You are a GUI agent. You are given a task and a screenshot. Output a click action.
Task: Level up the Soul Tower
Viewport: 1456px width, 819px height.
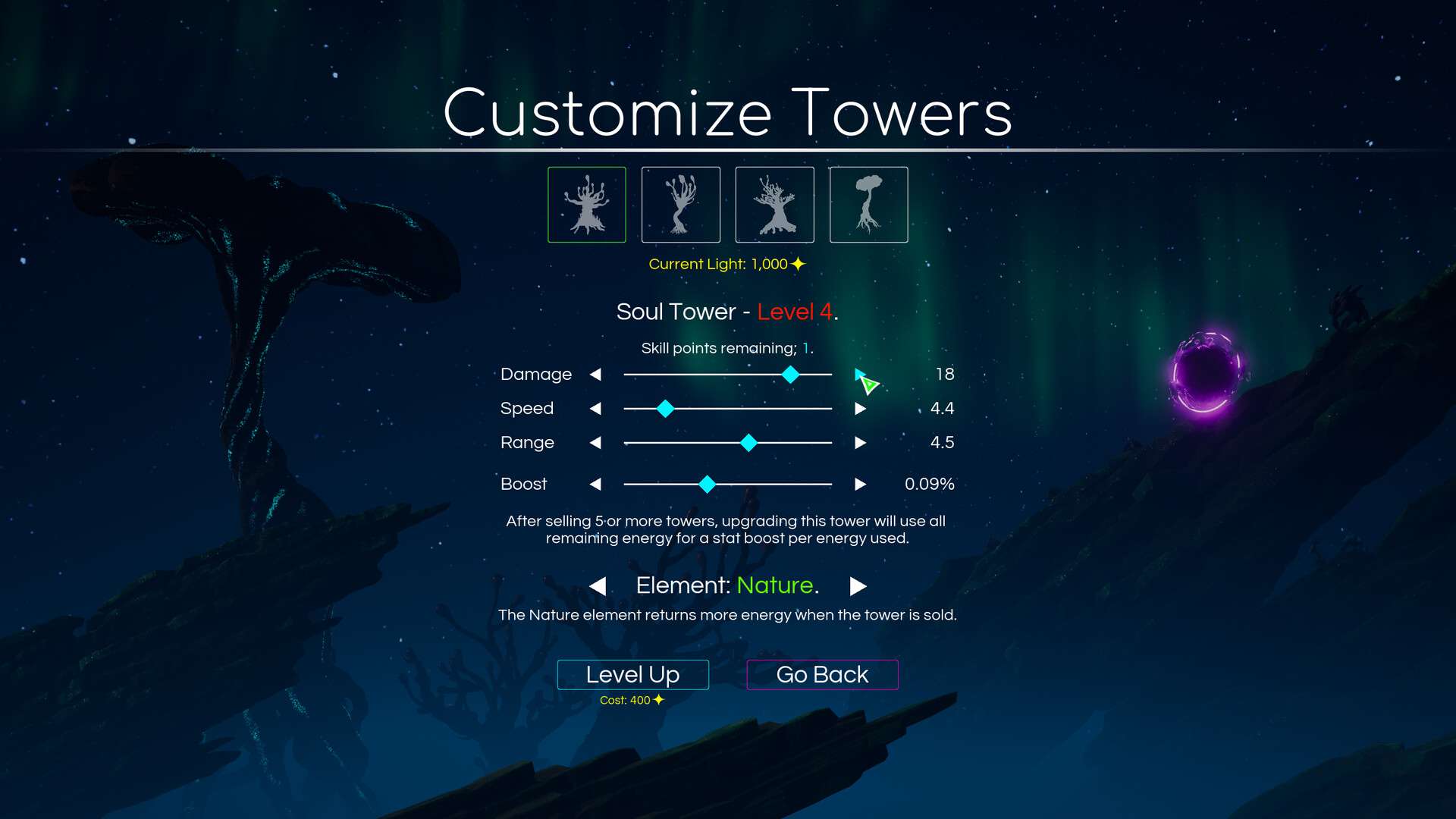click(632, 674)
